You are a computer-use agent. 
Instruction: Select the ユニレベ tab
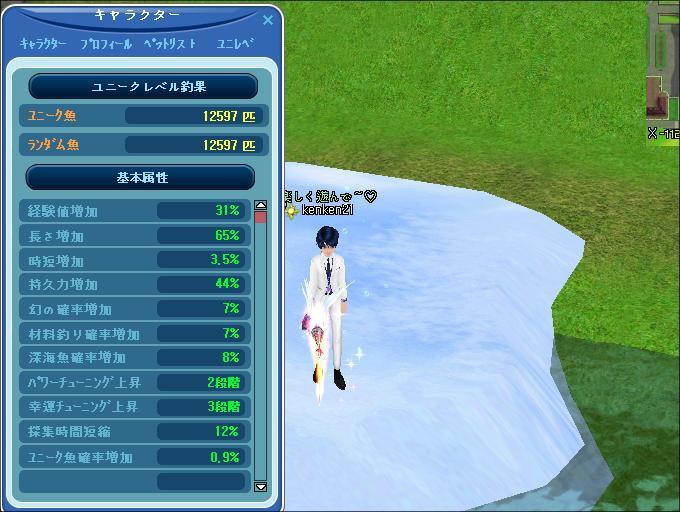click(x=236, y=44)
